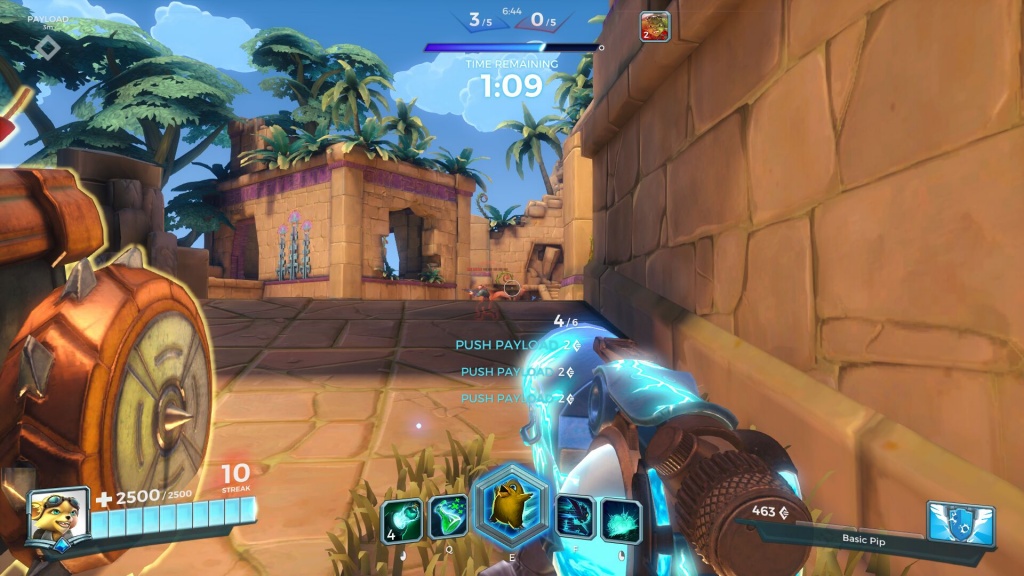Activate the Explosive Flask ability icon
The height and width of the screenshot is (576, 1024).
(402, 518)
